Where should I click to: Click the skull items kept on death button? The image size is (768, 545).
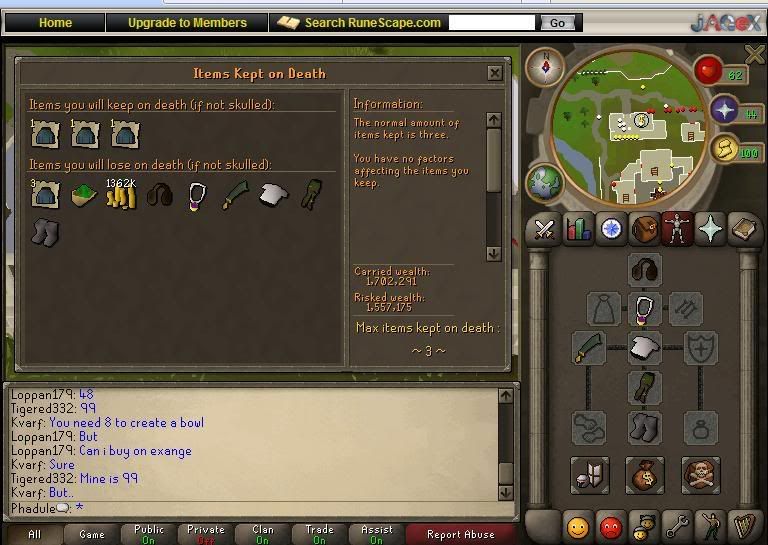[x=700, y=475]
